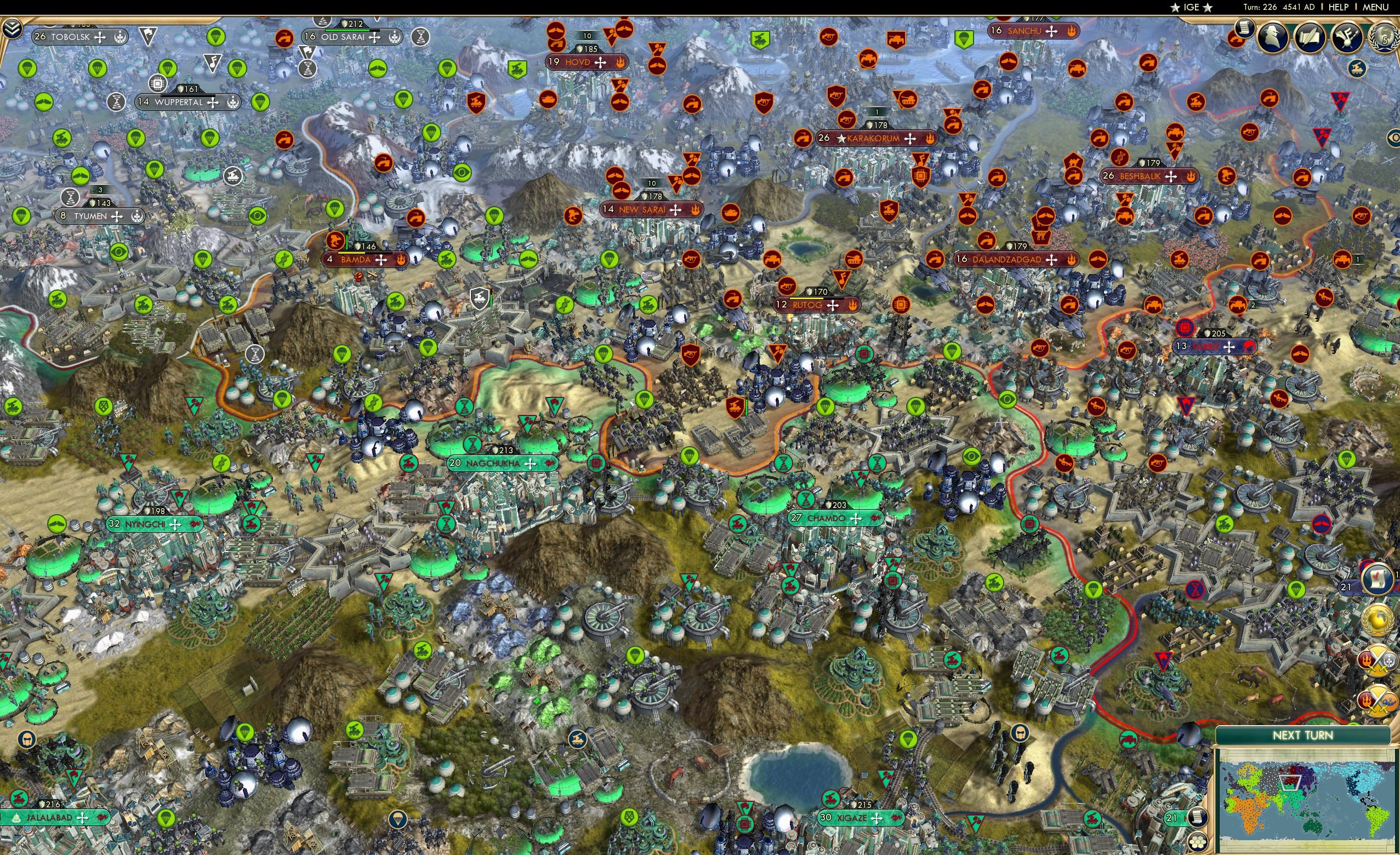Open HELP from the top bar
Image resolution: width=1400 pixels, height=855 pixels.
[1339, 7]
